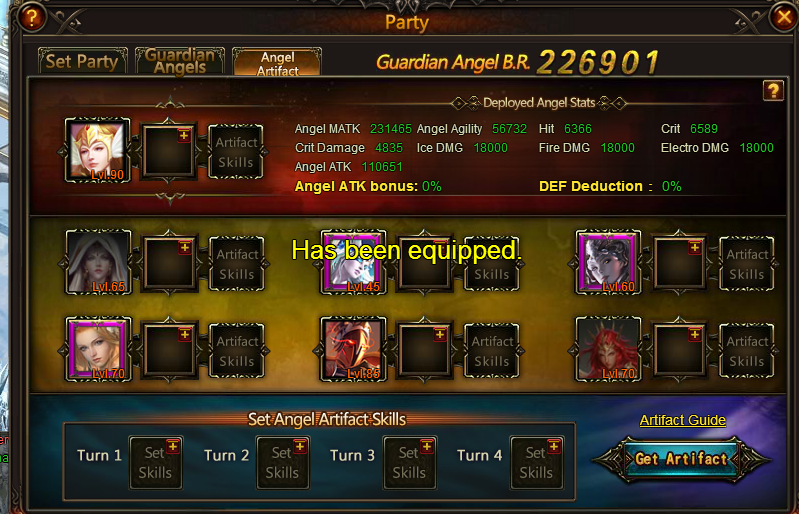Screen dimensions: 799x514
Task: Show Deployed Angel Stats help
Action: pyautogui.click(x=772, y=91)
